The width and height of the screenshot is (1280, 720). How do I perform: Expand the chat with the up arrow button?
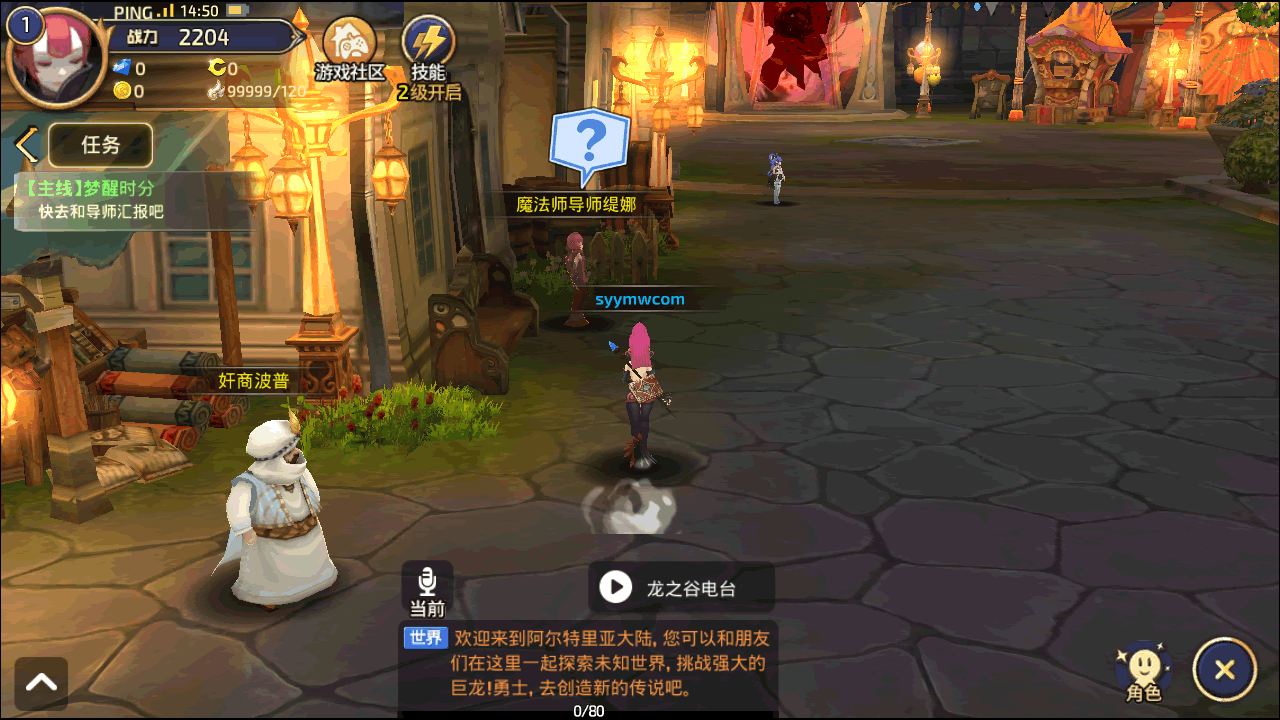pos(42,683)
